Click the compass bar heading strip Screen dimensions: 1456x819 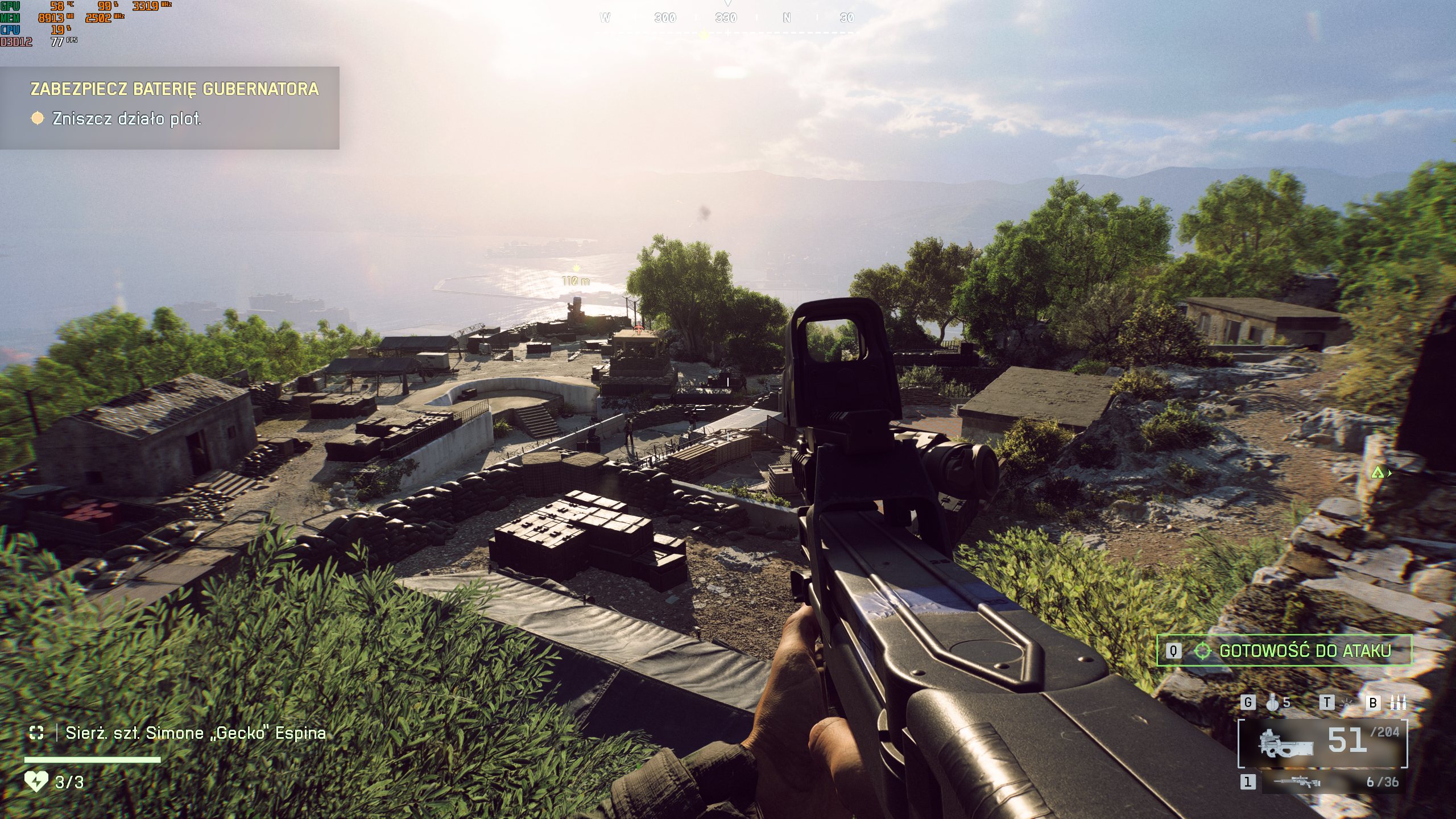727,18
